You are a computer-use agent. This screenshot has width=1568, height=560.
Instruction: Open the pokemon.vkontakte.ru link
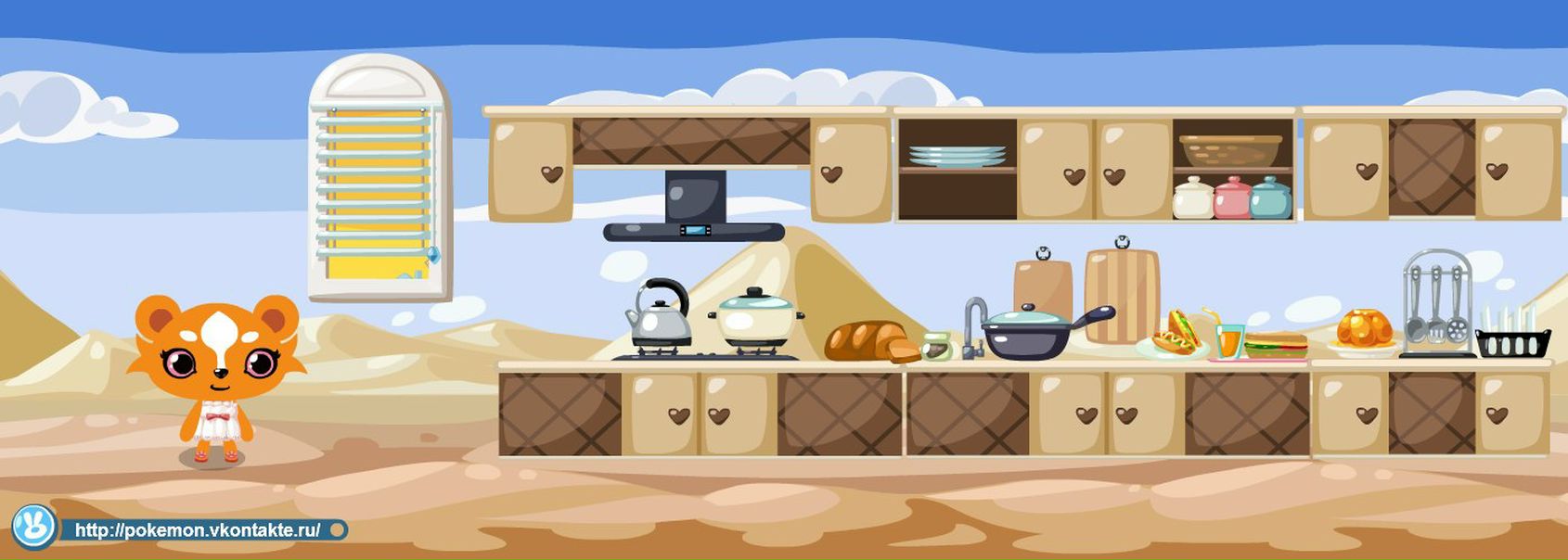[x=198, y=530]
